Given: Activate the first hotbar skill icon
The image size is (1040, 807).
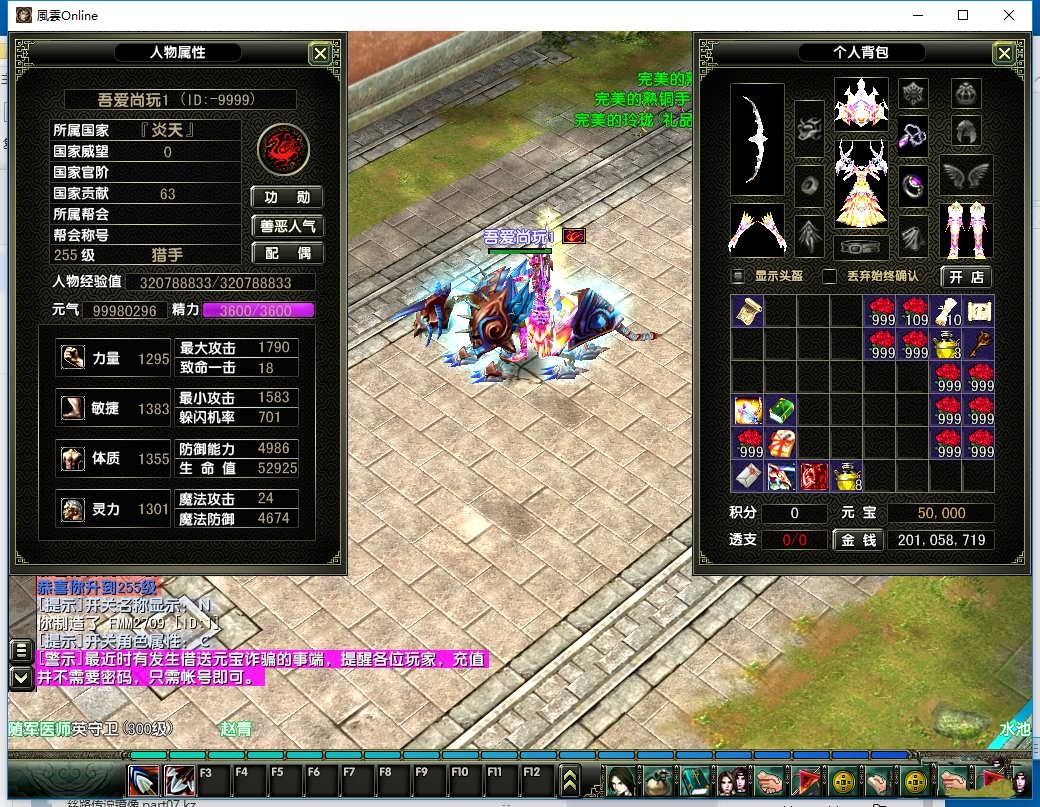Looking at the screenshot, I should (x=144, y=780).
